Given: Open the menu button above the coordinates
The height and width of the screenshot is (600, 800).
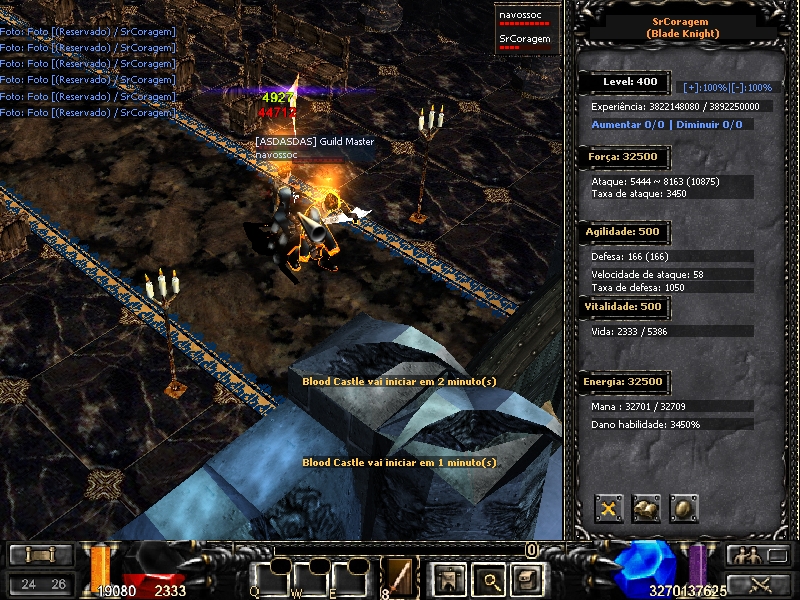Looking at the screenshot, I should (41, 555).
